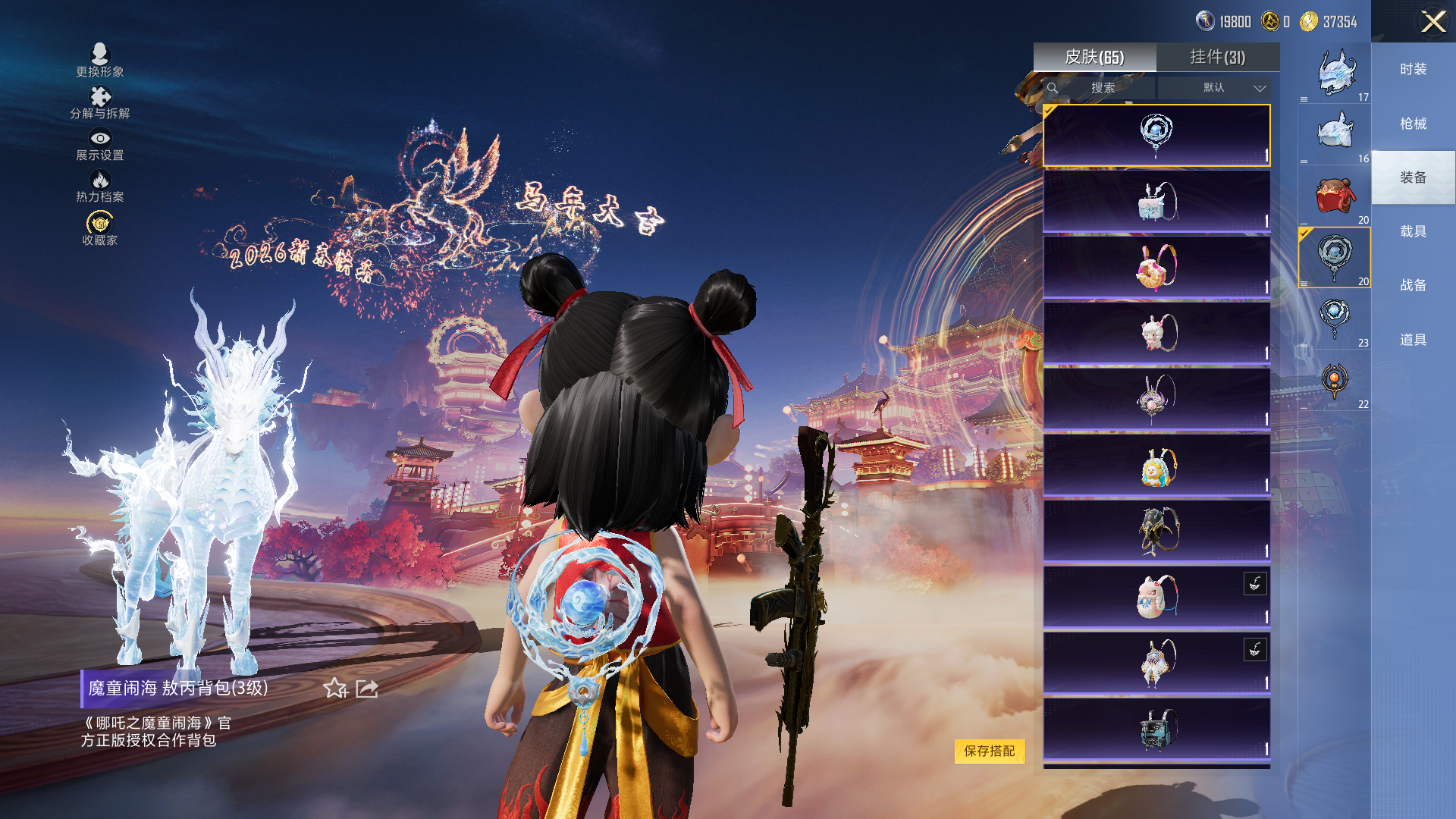The width and height of the screenshot is (1456, 819).
Task: Open the 时装 category
Action: tap(1413, 69)
